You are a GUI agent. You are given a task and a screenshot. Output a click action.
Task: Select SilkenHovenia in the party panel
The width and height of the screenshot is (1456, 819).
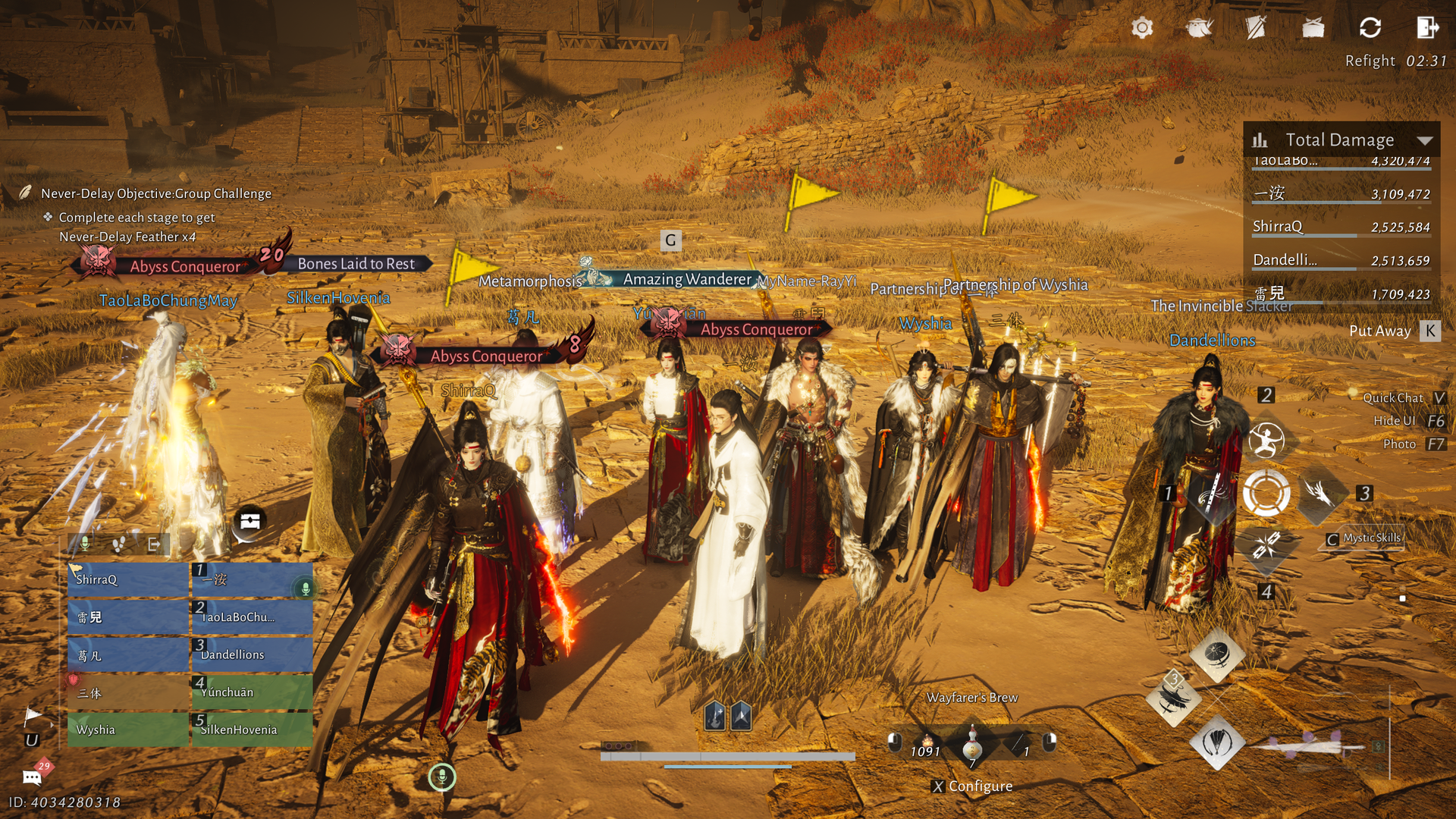click(x=251, y=730)
